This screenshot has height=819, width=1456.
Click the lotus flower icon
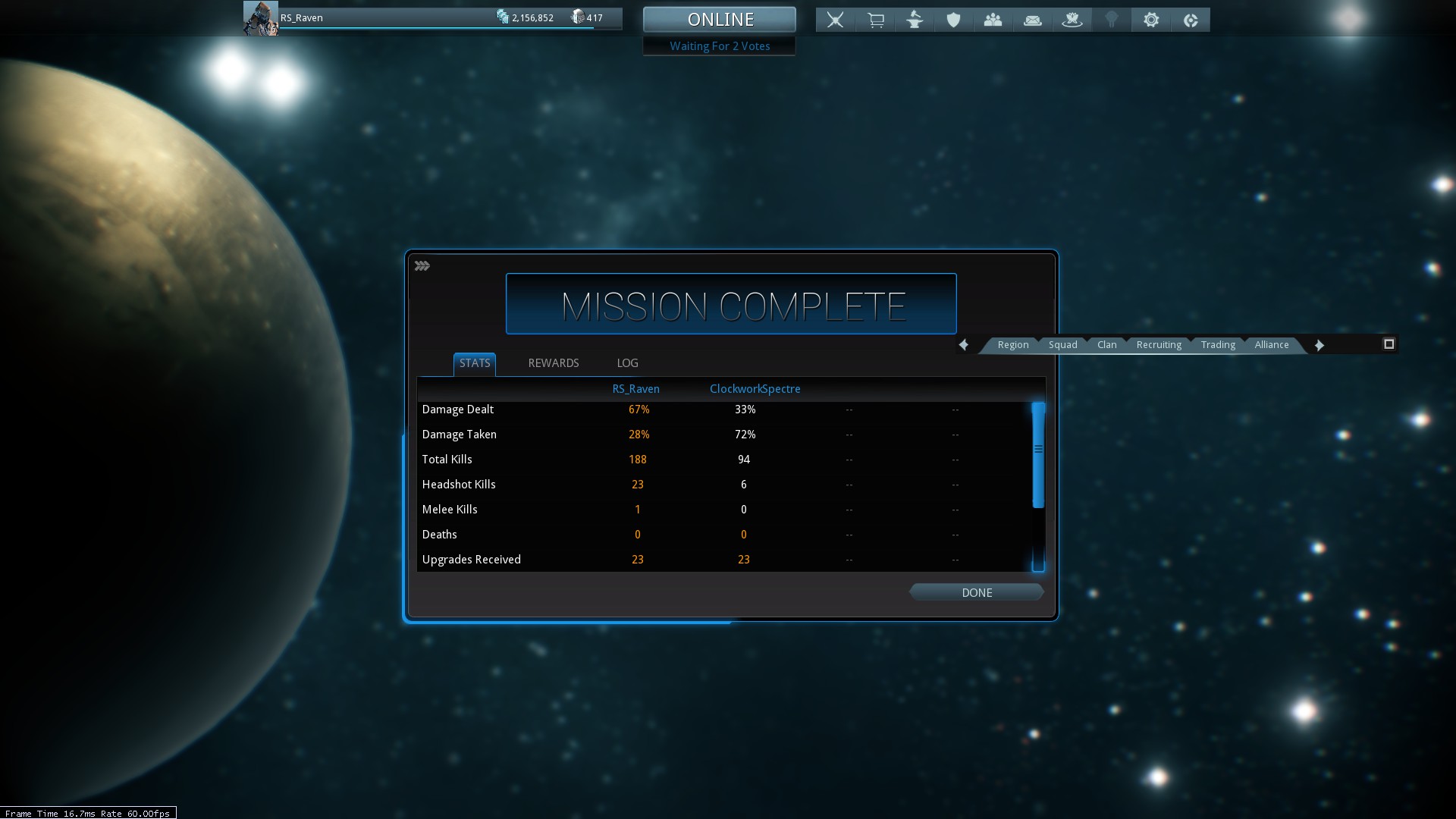[x=1072, y=20]
